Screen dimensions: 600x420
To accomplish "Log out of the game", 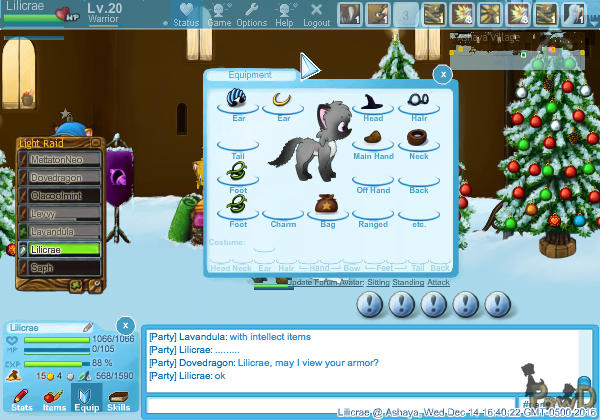I will coord(316,15).
